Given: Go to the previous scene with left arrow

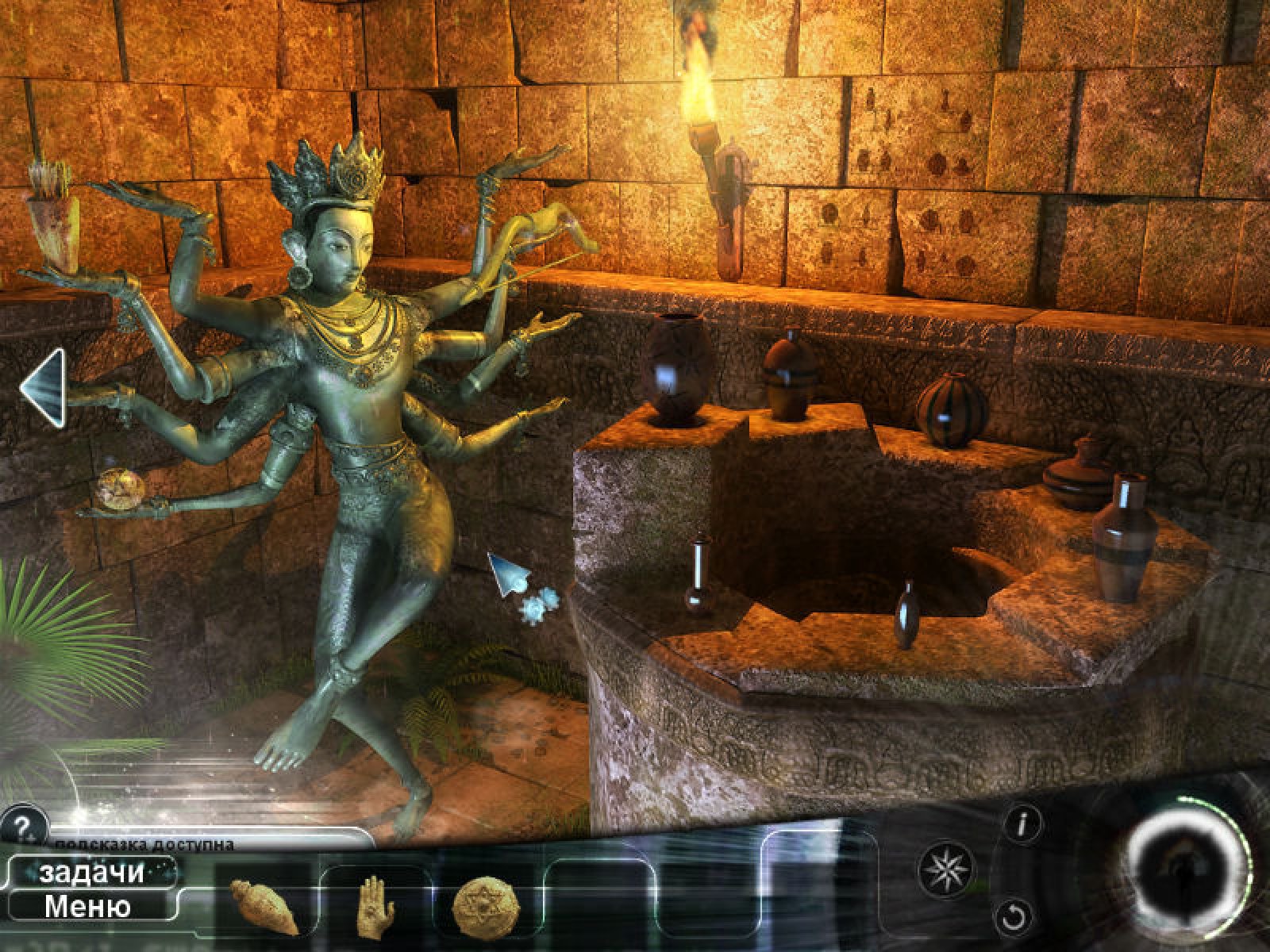Looking at the screenshot, I should (43, 387).
